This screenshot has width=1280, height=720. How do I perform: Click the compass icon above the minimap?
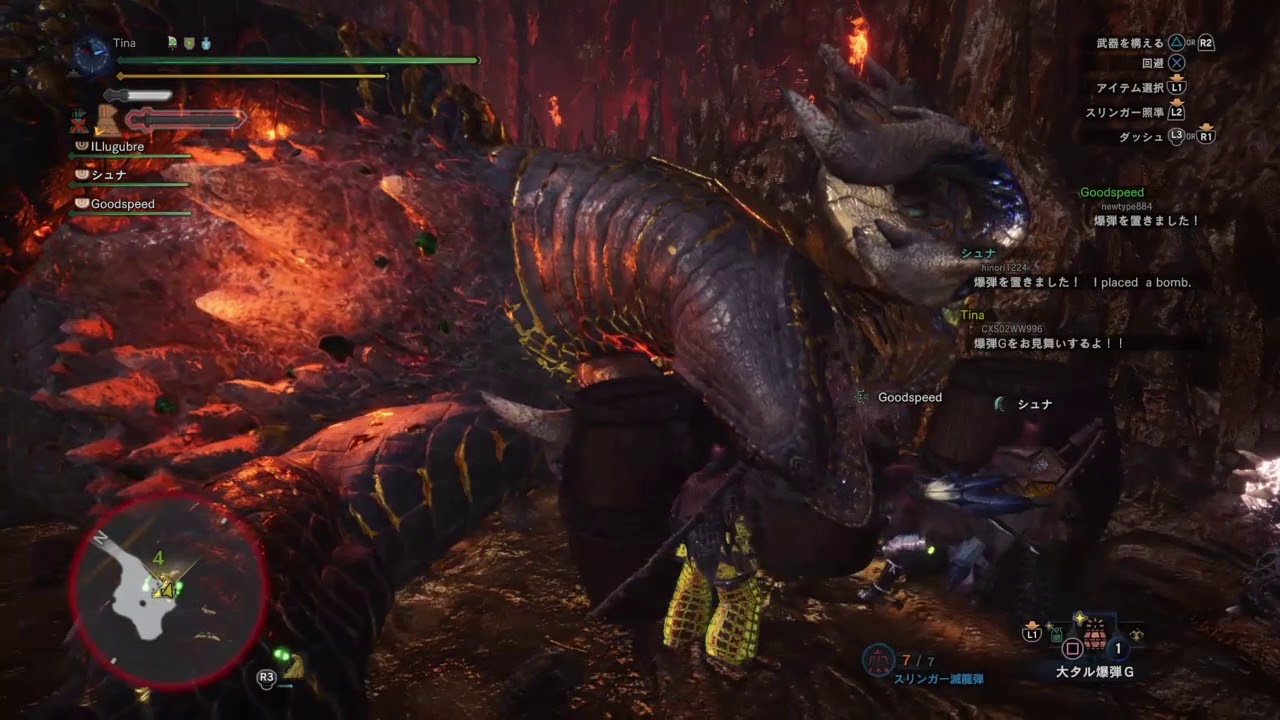tap(90, 50)
